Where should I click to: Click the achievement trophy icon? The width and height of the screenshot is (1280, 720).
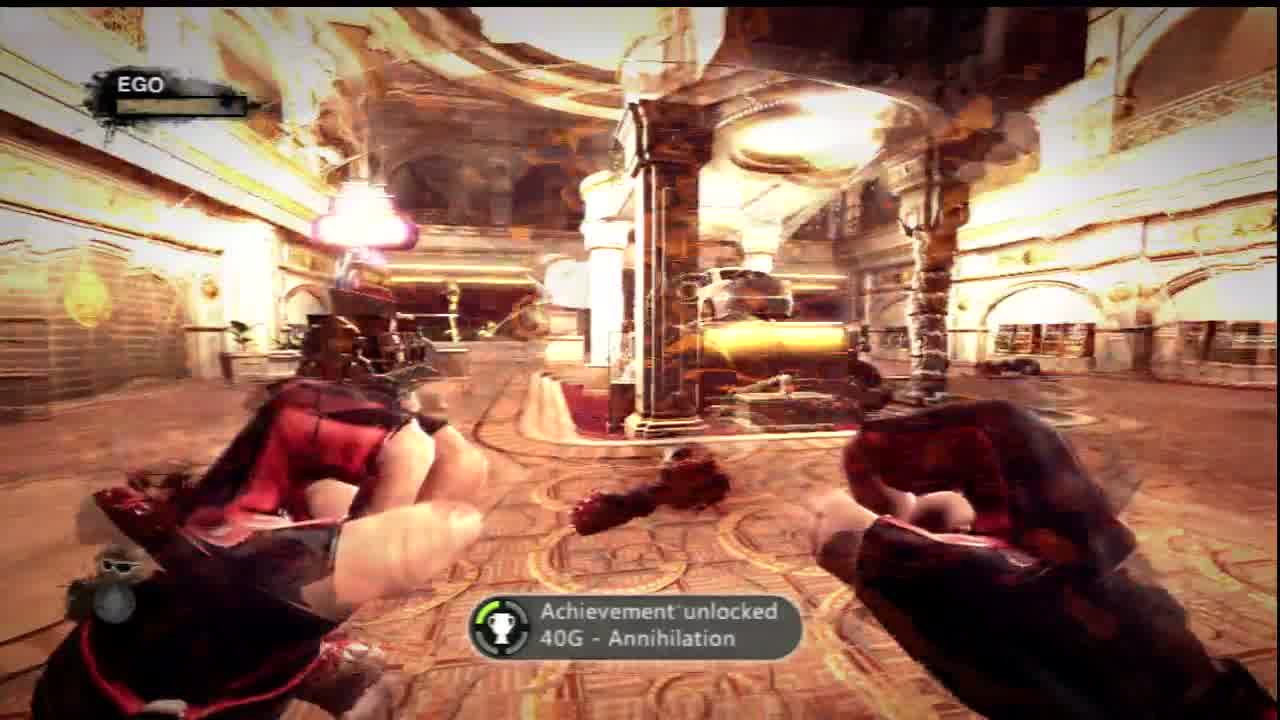[501, 627]
